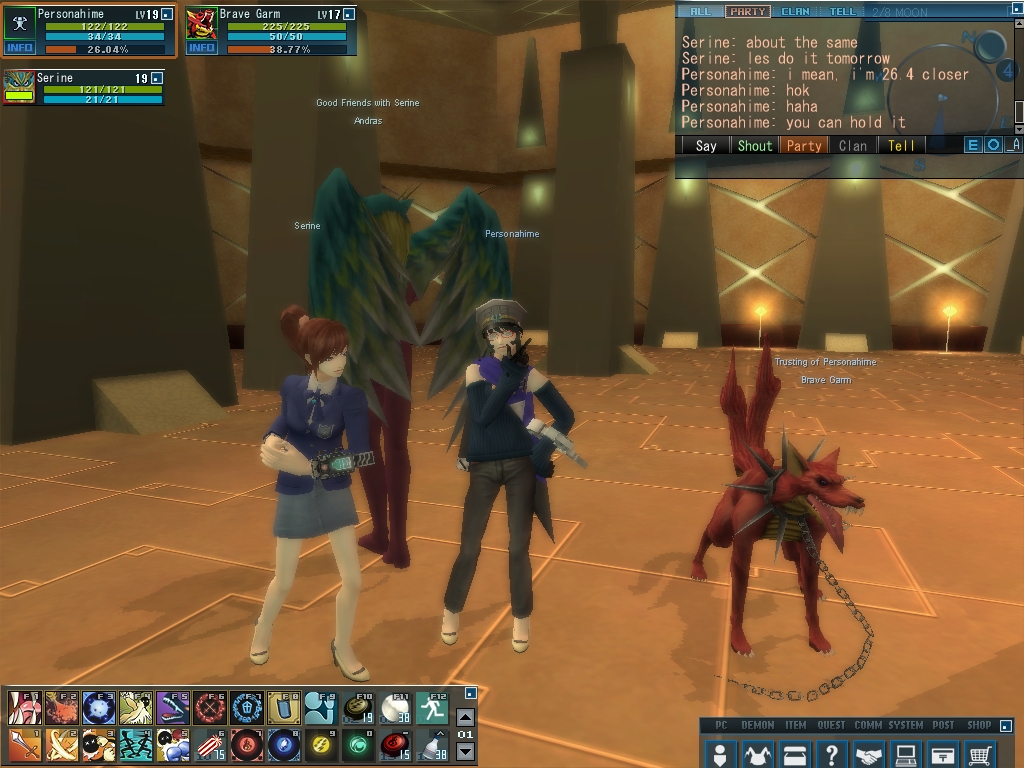
Task: Open the Comm handshake menu
Action: pos(869,755)
